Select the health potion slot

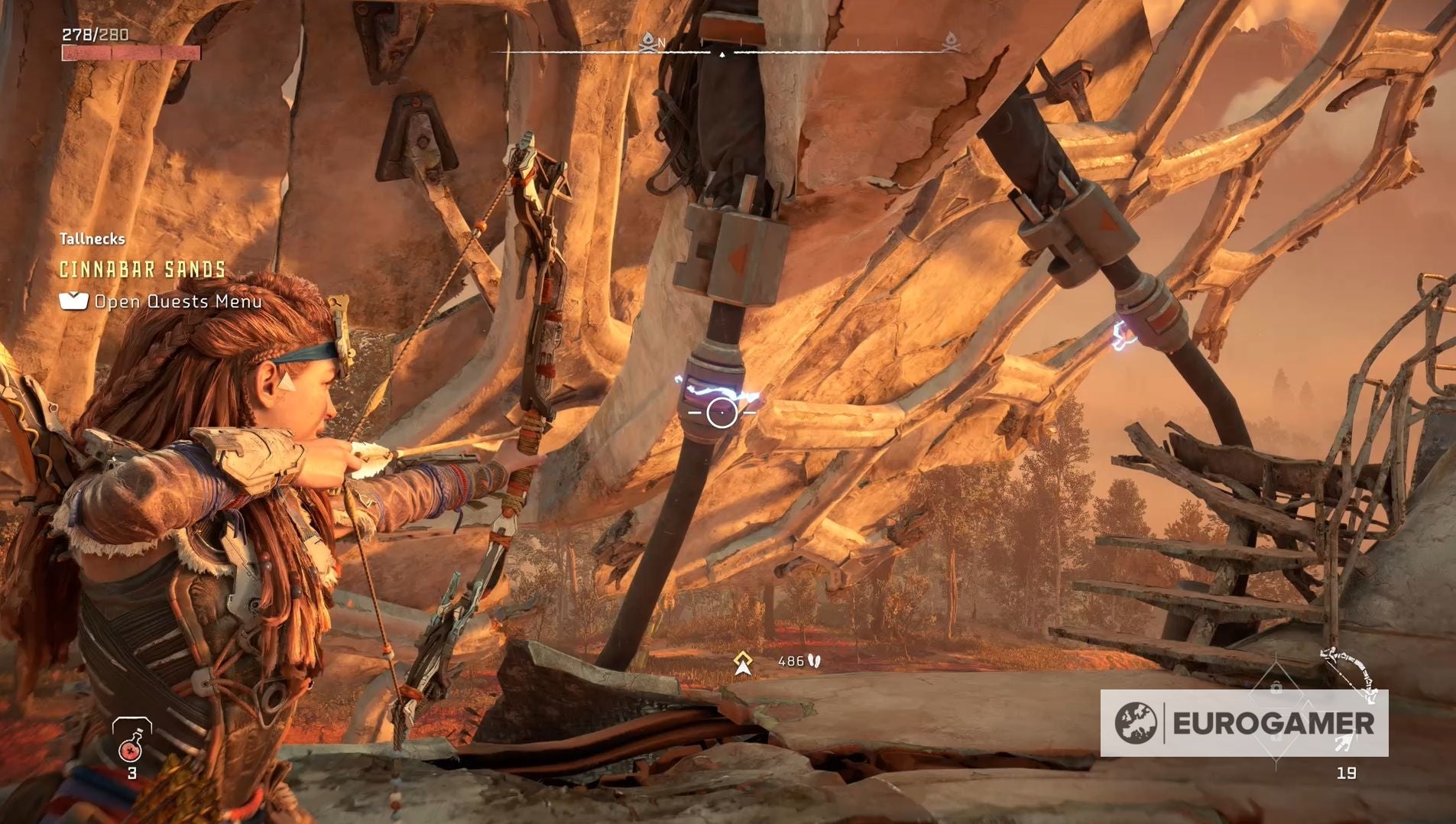click(x=131, y=741)
